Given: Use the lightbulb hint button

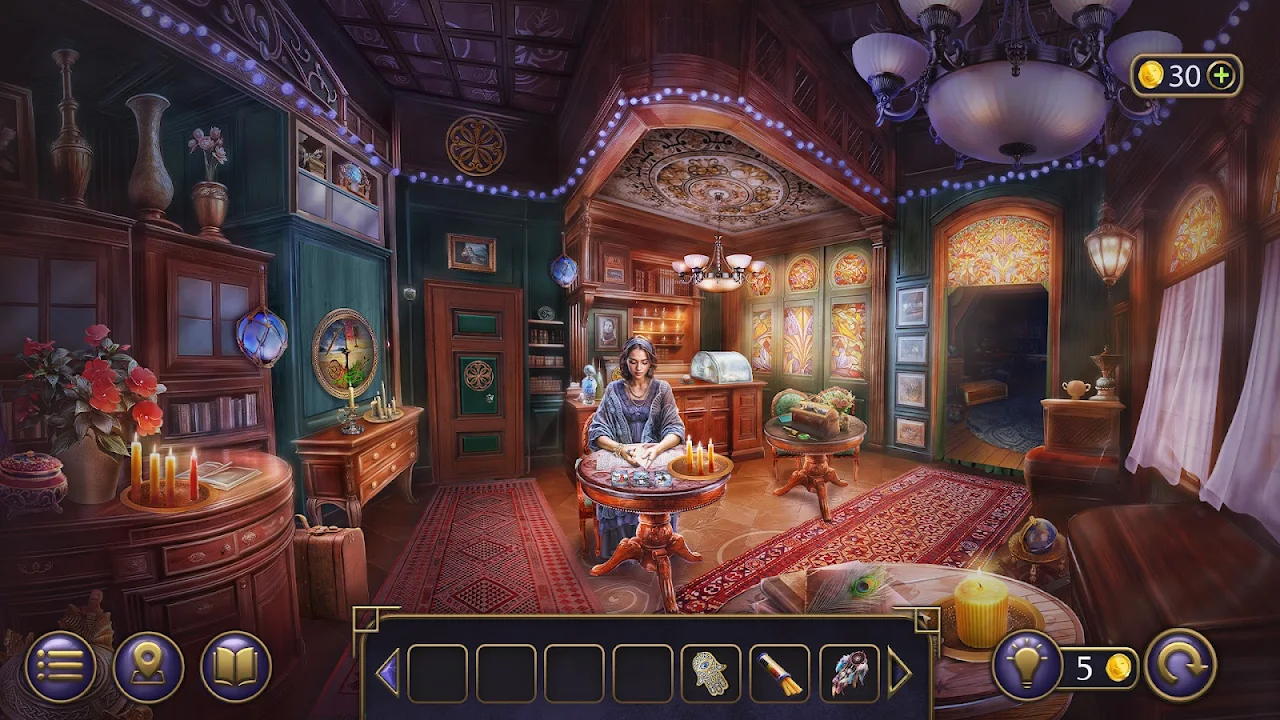Looking at the screenshot, I should coord(1027,665).
